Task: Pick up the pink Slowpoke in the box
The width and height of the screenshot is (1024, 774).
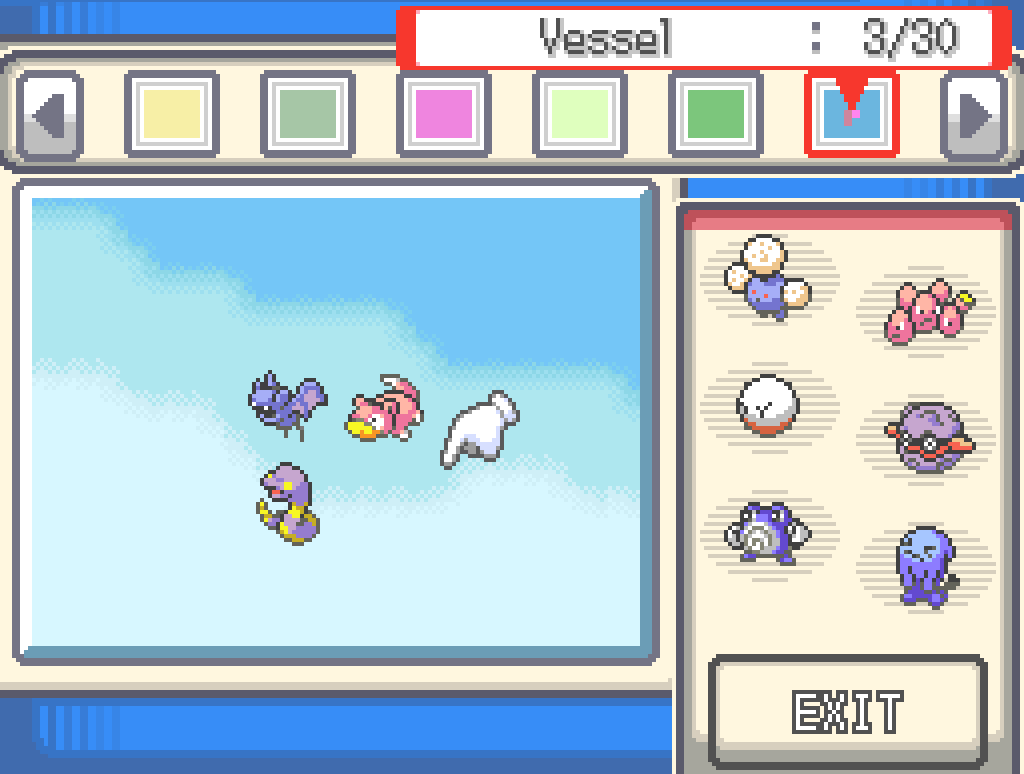Action: 383,409
